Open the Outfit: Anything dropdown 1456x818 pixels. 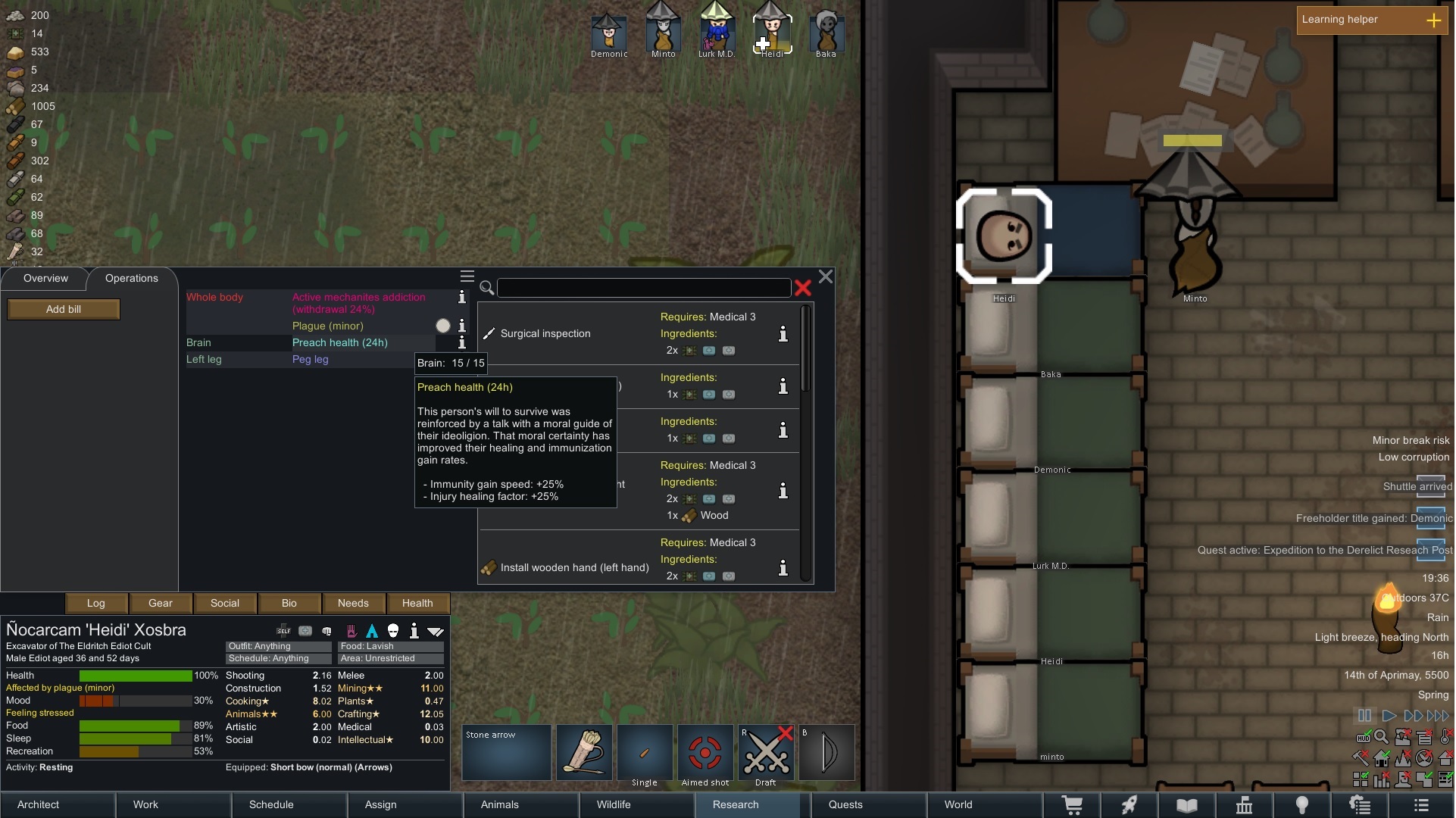click(277, 646)
